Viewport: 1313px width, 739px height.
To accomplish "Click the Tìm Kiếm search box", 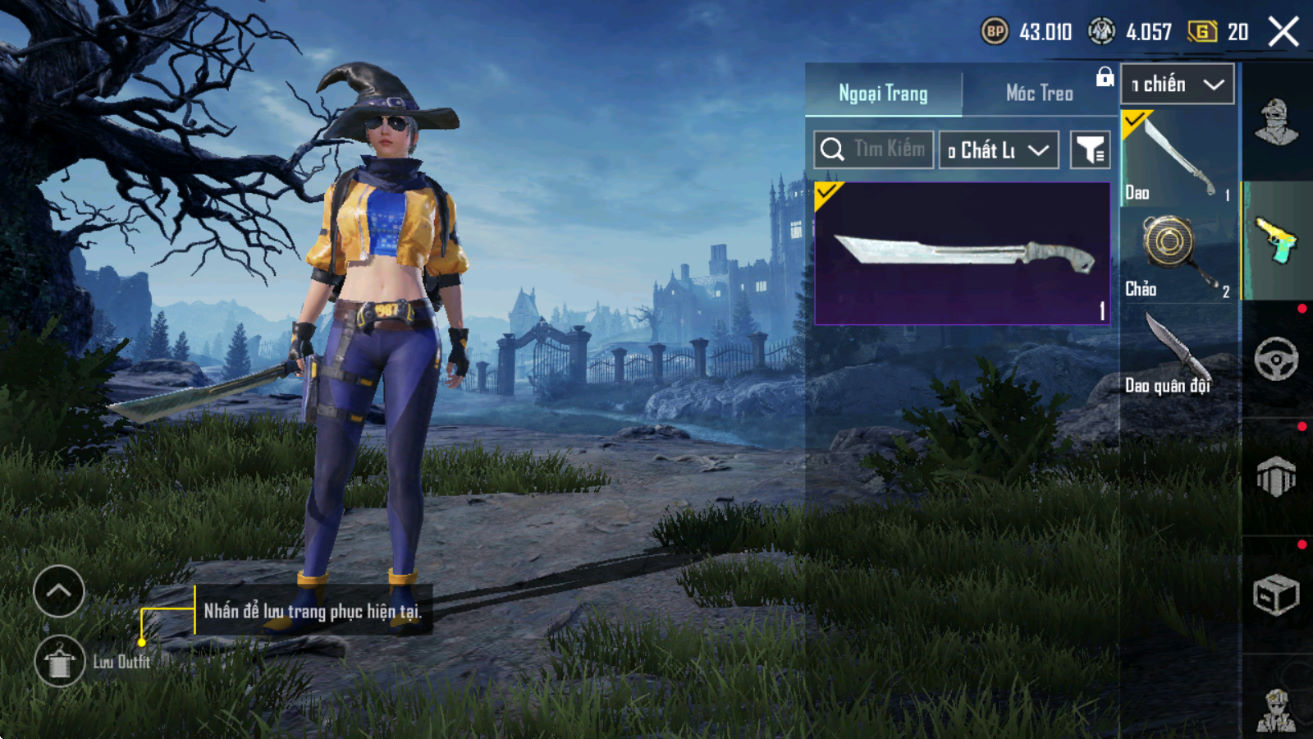I will [x=874, y=150].
